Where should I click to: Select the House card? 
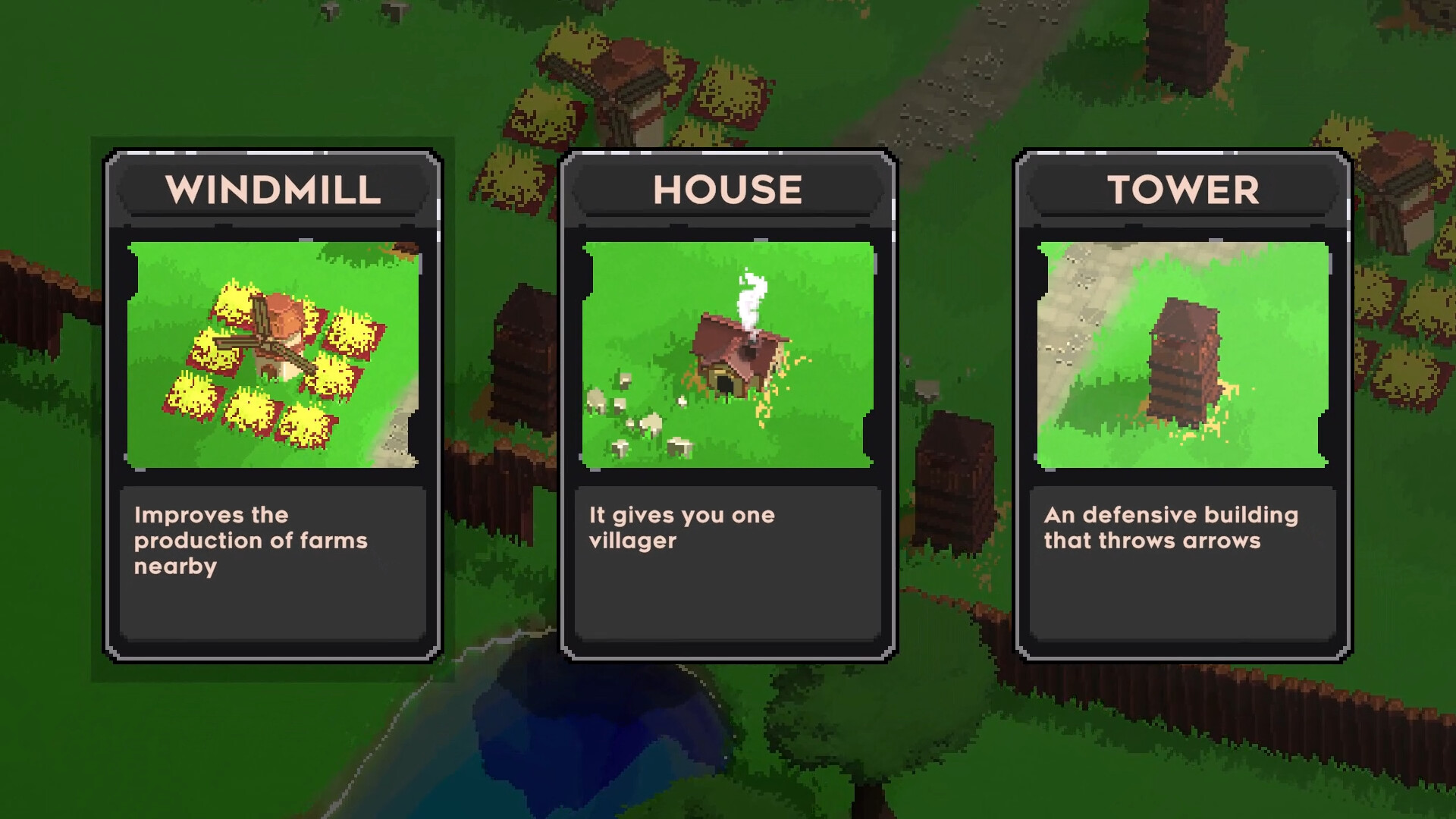pos(728,406)
